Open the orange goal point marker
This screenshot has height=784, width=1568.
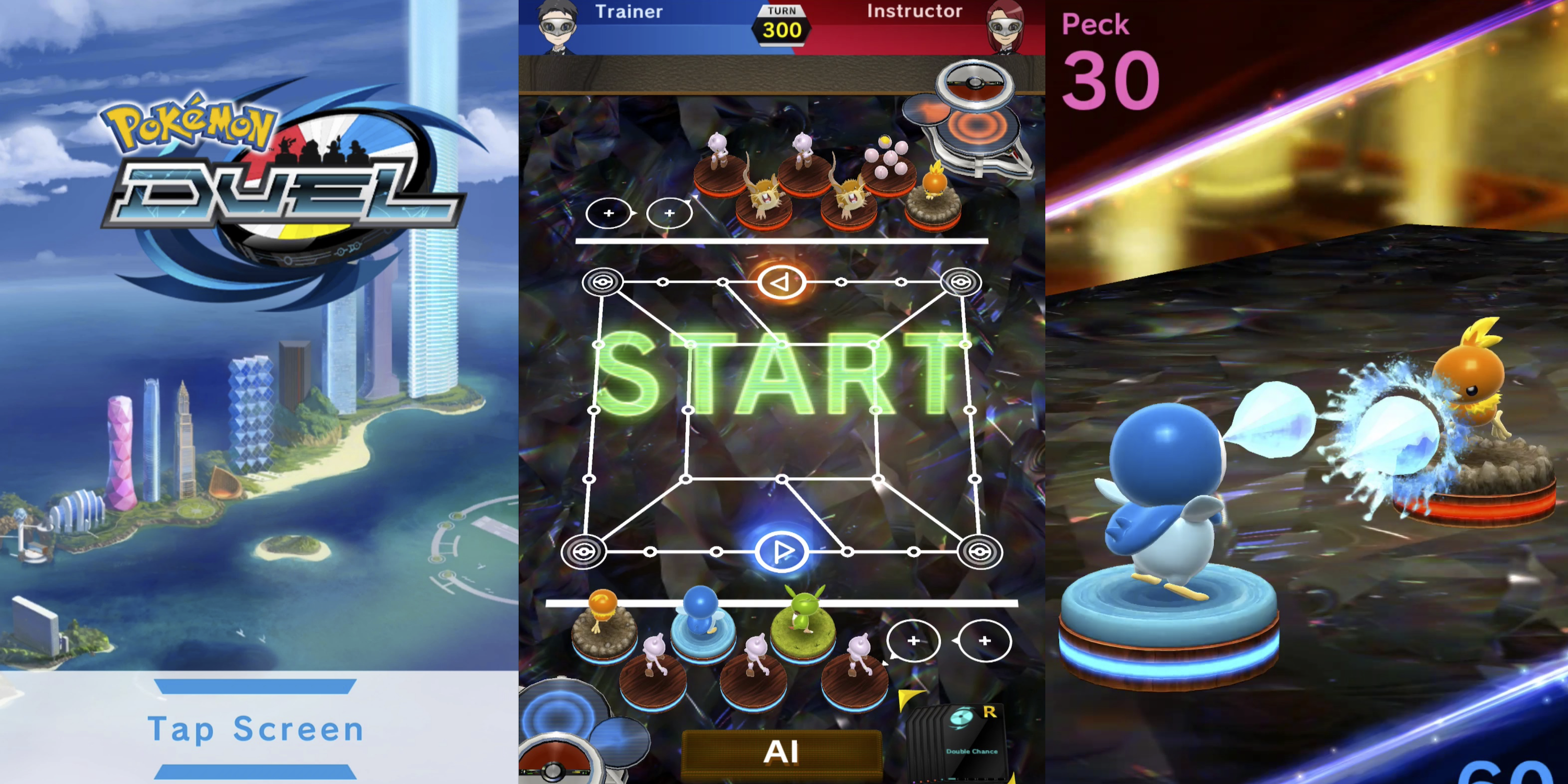point(781,282)
